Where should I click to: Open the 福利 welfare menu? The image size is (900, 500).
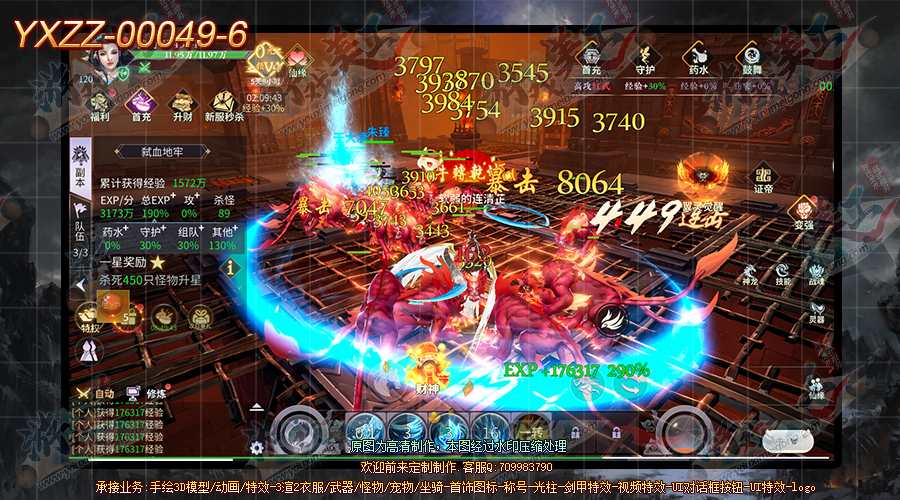[100, 102]
